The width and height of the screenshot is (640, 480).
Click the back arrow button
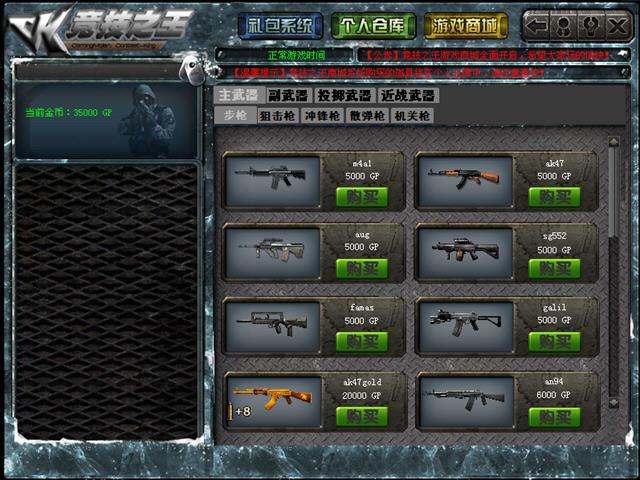(x=537, y=25)
